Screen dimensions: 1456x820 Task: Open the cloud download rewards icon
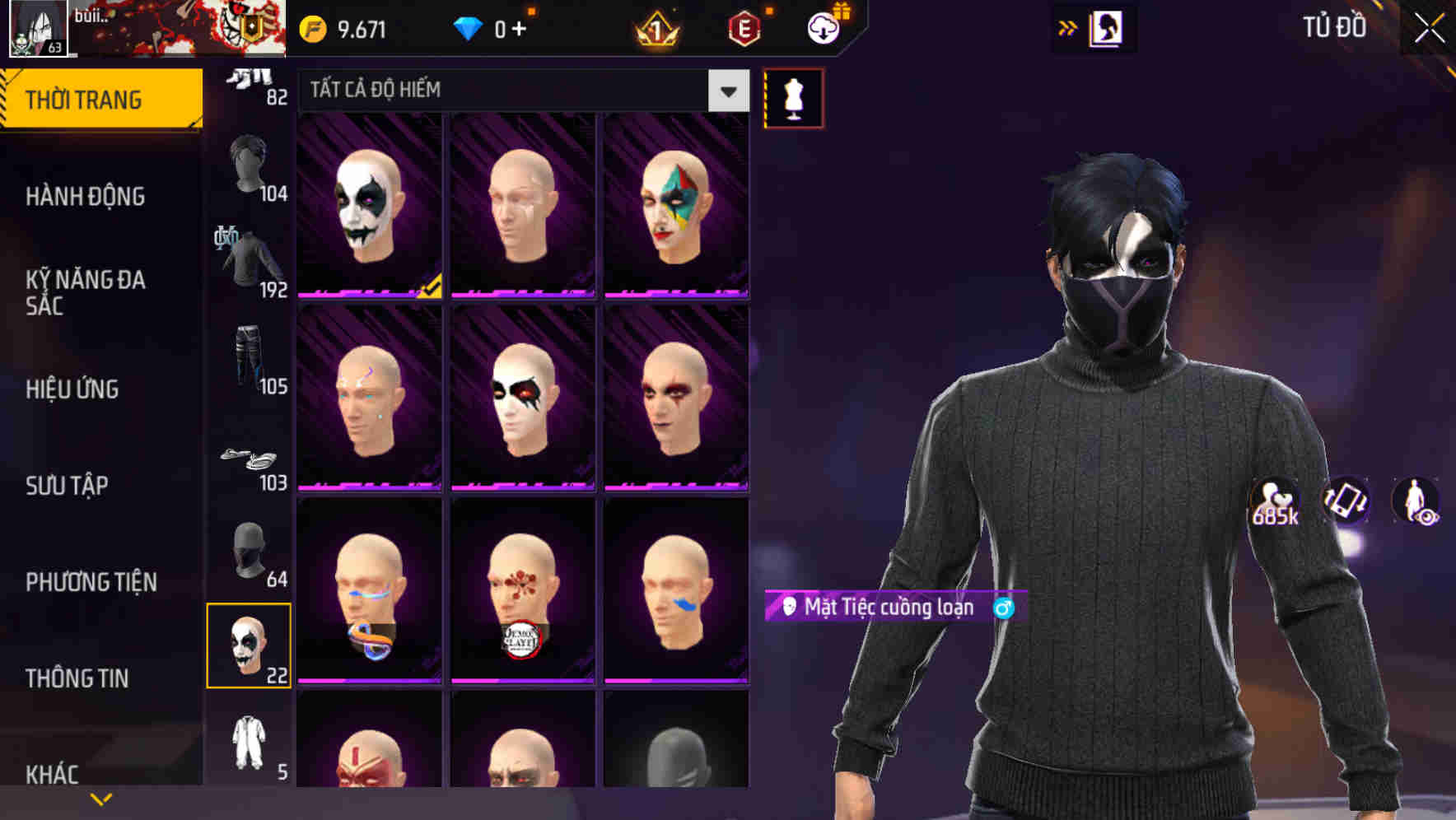[824, 26]
